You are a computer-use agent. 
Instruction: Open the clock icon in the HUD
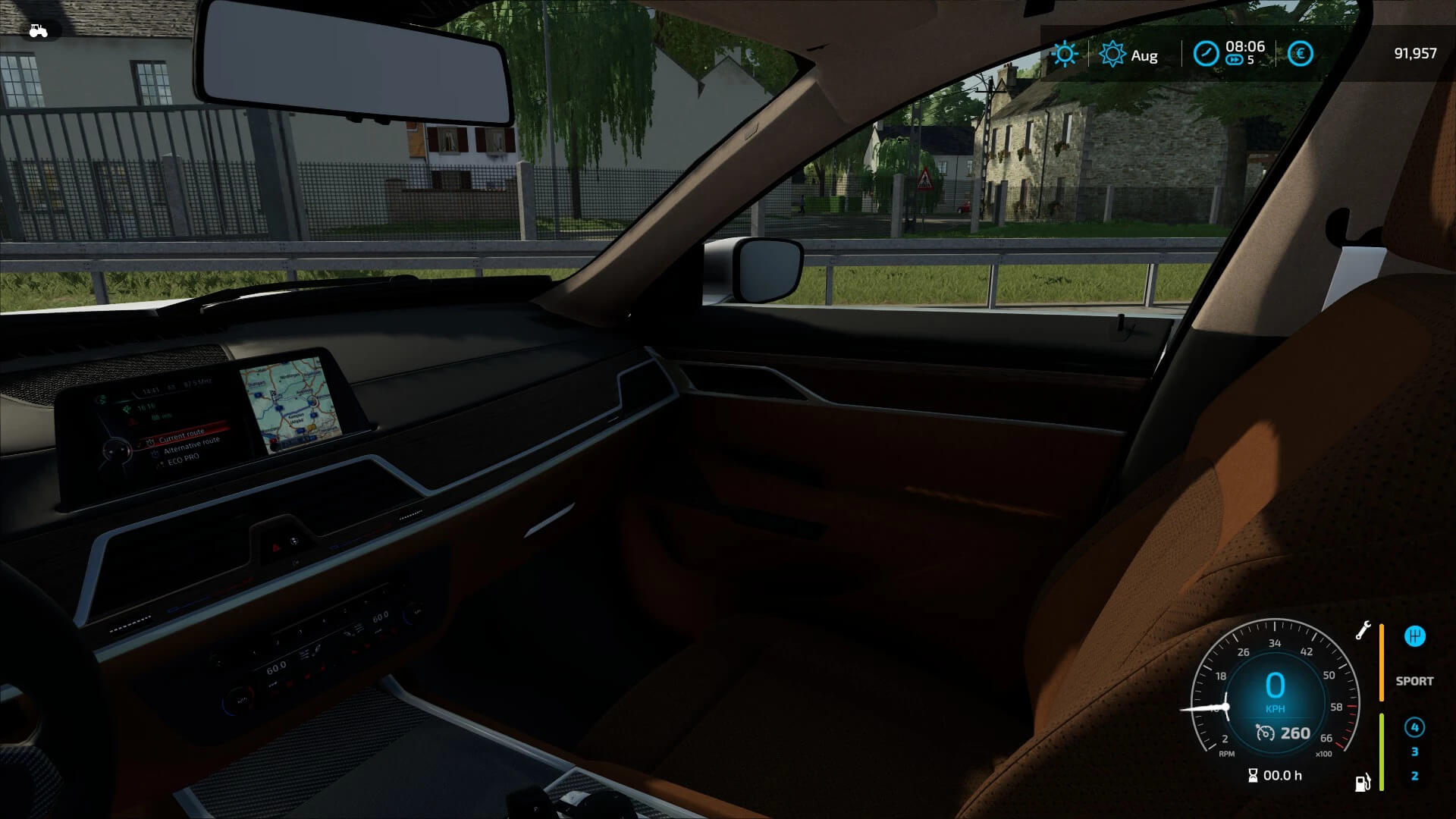click(1206, 54)
